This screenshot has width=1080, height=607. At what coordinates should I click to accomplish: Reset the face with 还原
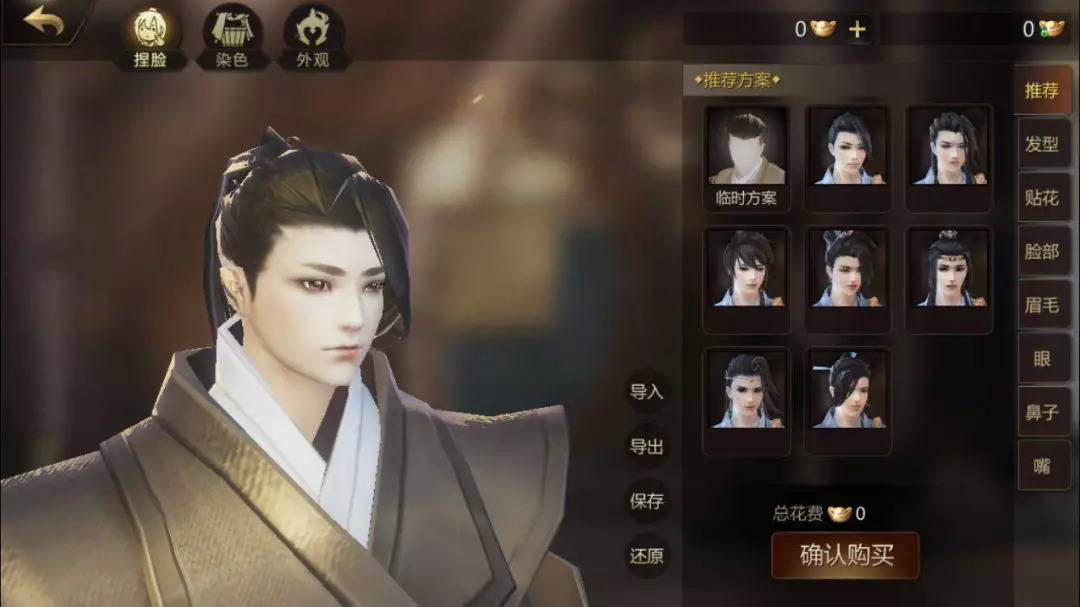647,556
